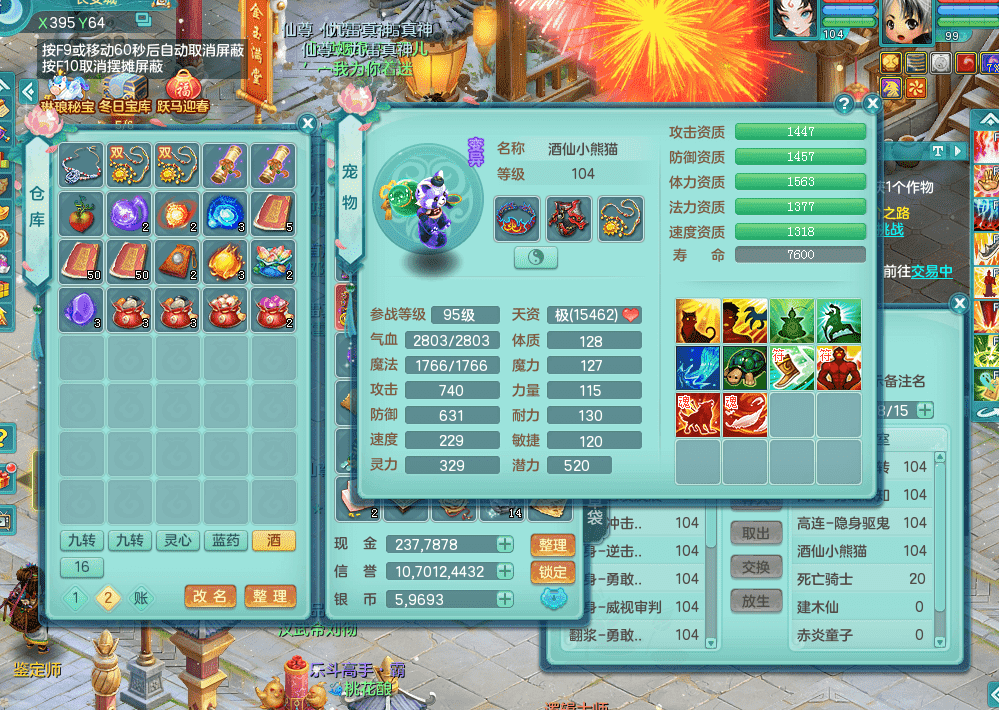This screenshot has height=710, width=999.
Task: Click the 放生 release button
Action: [756, 601]
